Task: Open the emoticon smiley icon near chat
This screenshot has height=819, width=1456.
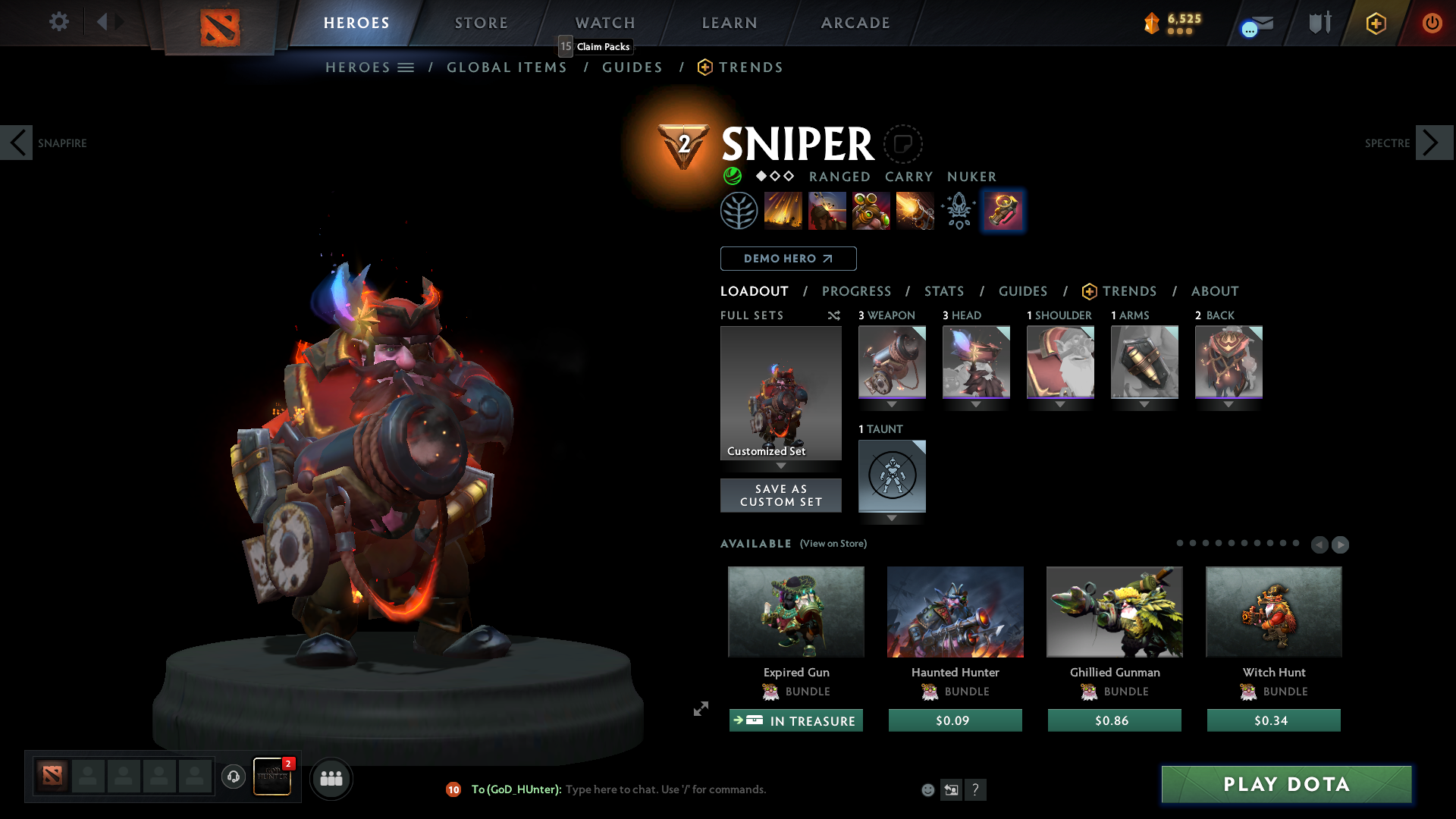Action: [927, 789]
